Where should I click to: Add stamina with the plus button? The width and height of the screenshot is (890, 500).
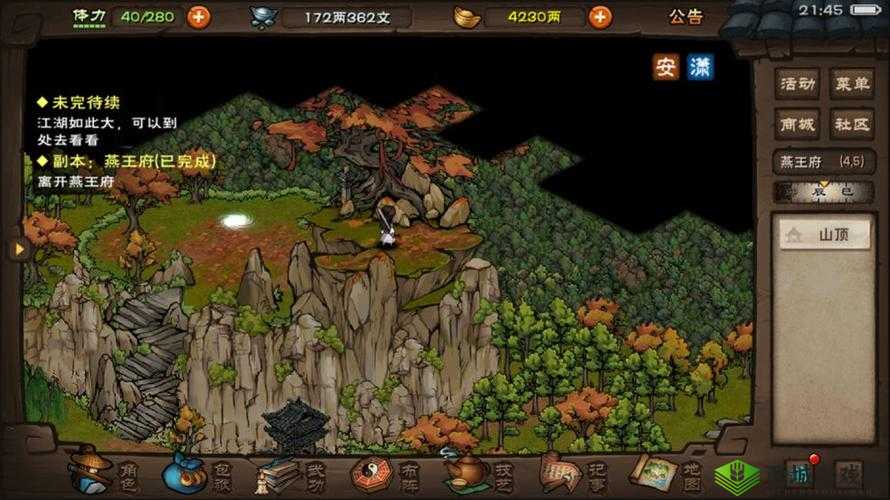(199, 17)
